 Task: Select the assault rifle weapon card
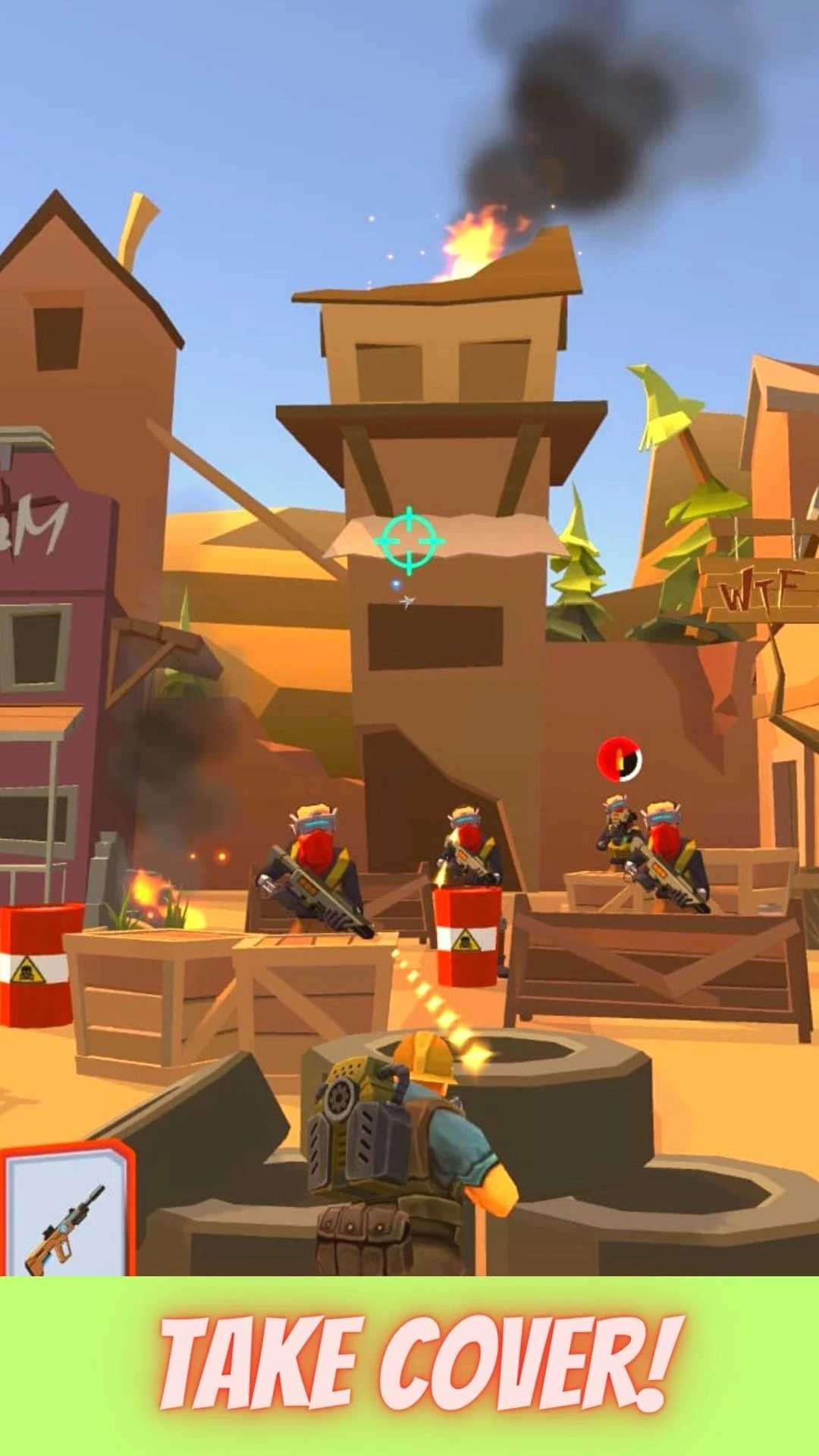[x=67, y=1213]
